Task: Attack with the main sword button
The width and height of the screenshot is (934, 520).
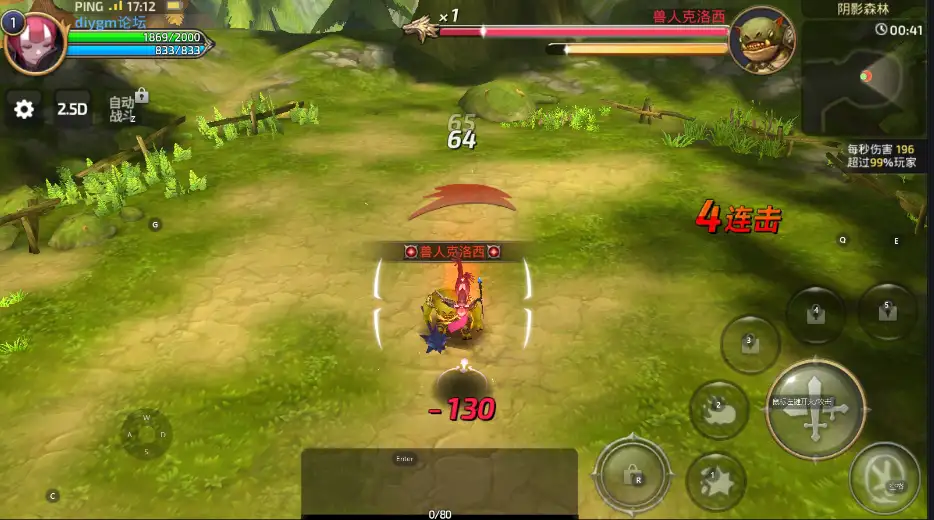Action: tap(815, 408)
